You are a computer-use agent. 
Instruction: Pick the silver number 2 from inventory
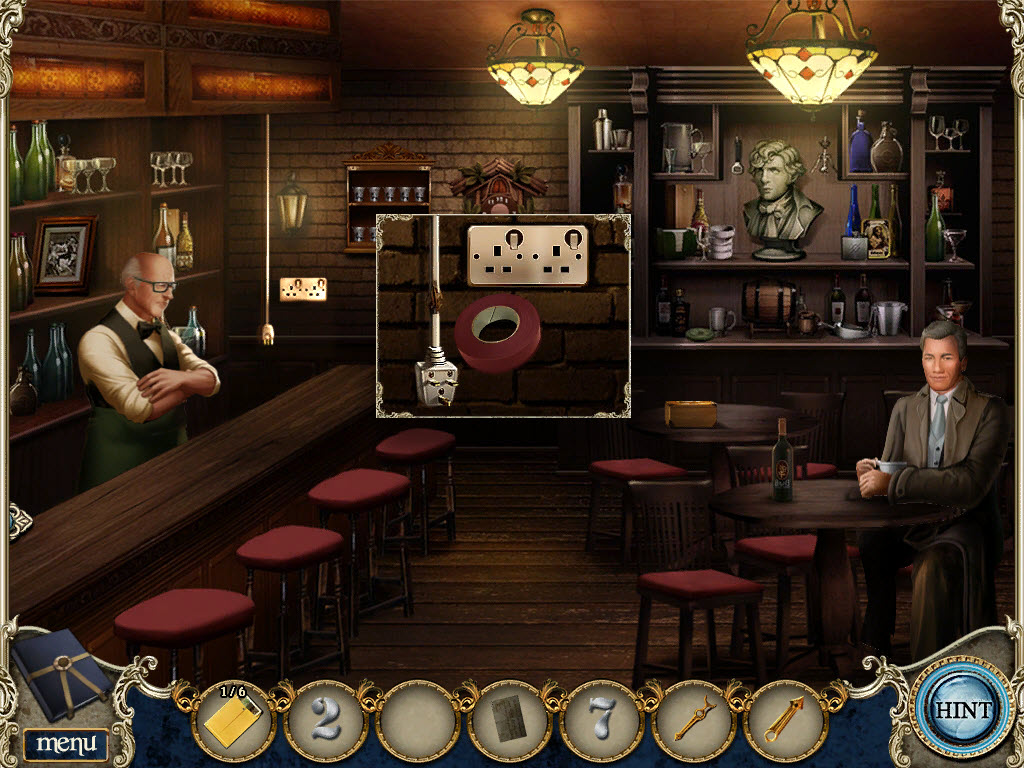pos(324,720)
